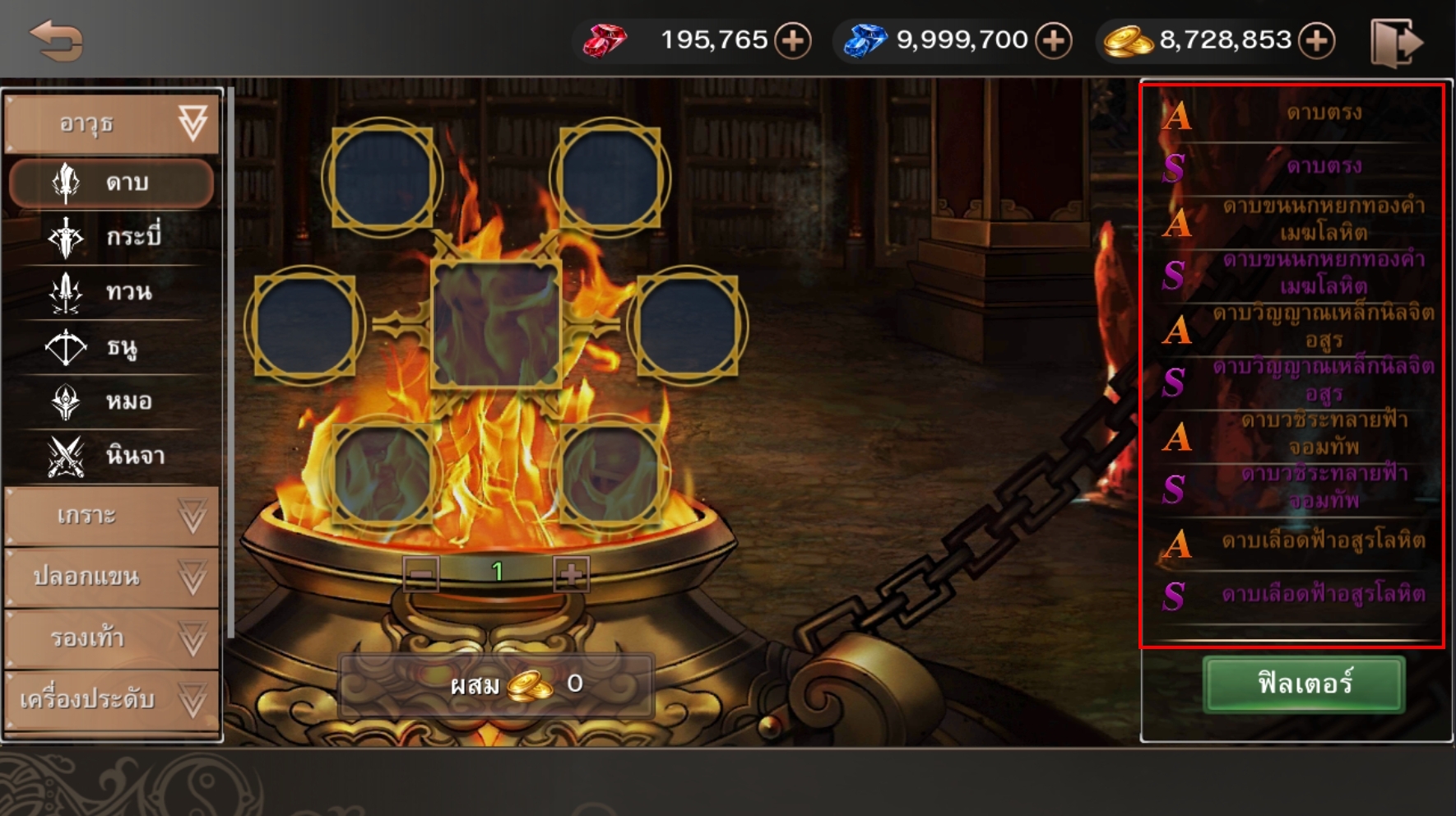Expand the ปลอกแขน armguard category
The height and width of the screenshot is (816, 1456).
pyautogui.click(x=112, y=577)
